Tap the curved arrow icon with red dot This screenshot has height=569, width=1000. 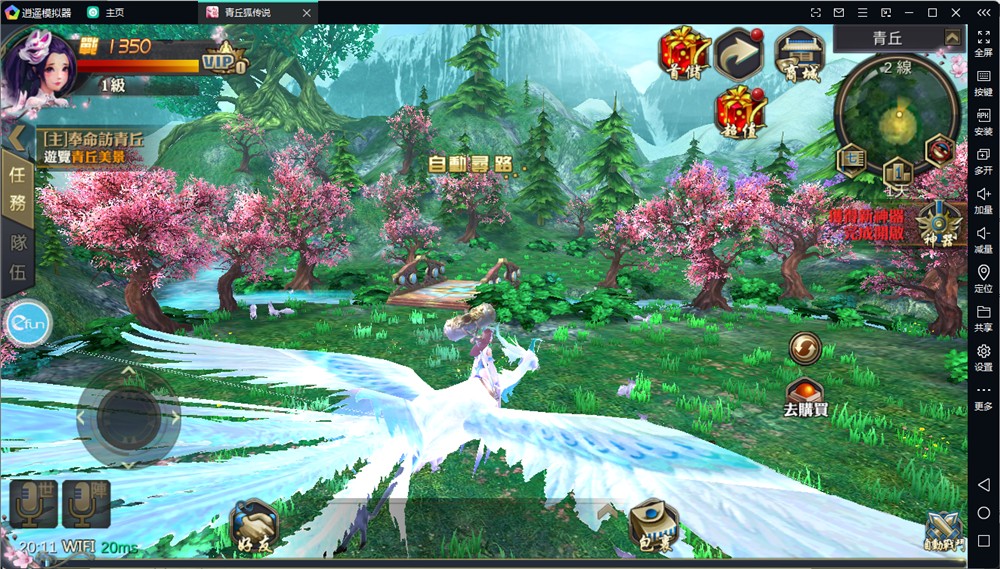(739, 54)
